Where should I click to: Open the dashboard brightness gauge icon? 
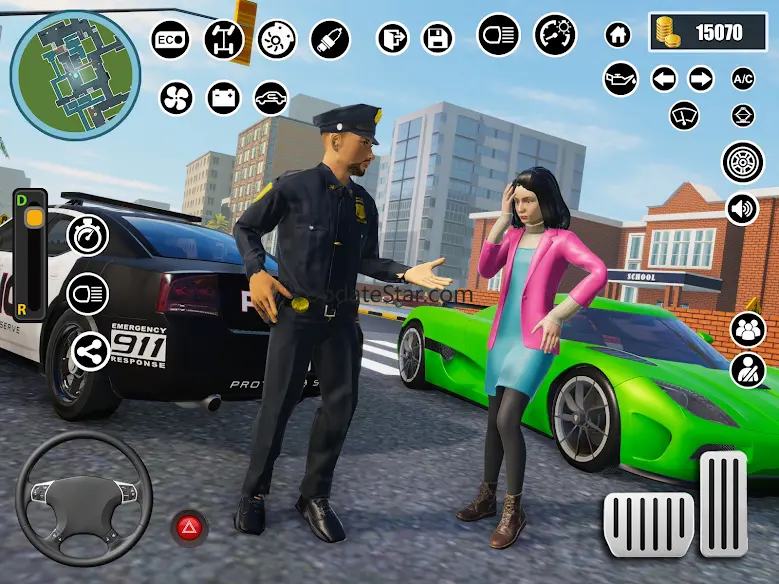point(555,34)
